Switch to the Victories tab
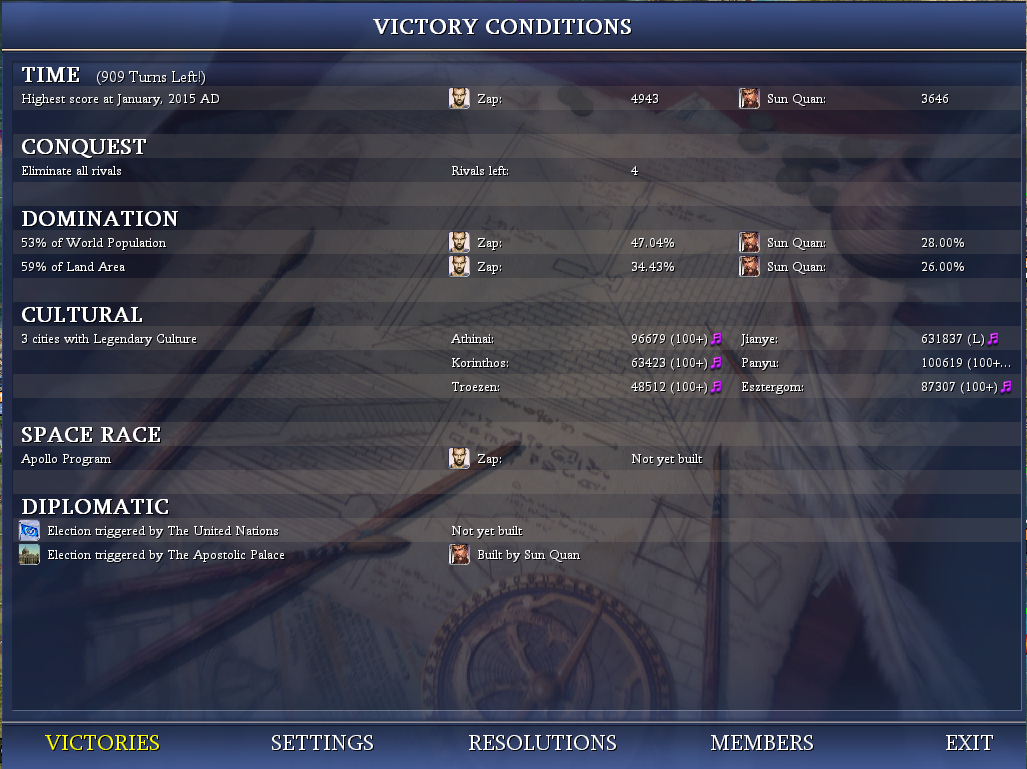Image resolution: width=1027 pixels, height=769 pixels. point(102,743)
